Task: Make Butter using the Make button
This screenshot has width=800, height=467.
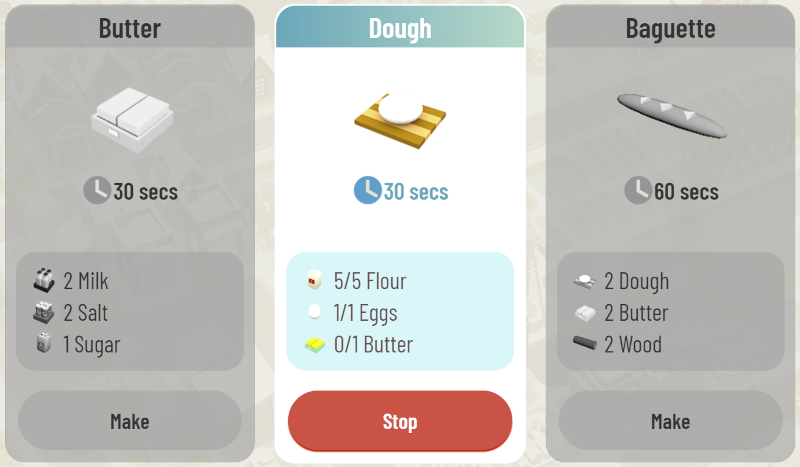Action: click(x=129, y=421)
